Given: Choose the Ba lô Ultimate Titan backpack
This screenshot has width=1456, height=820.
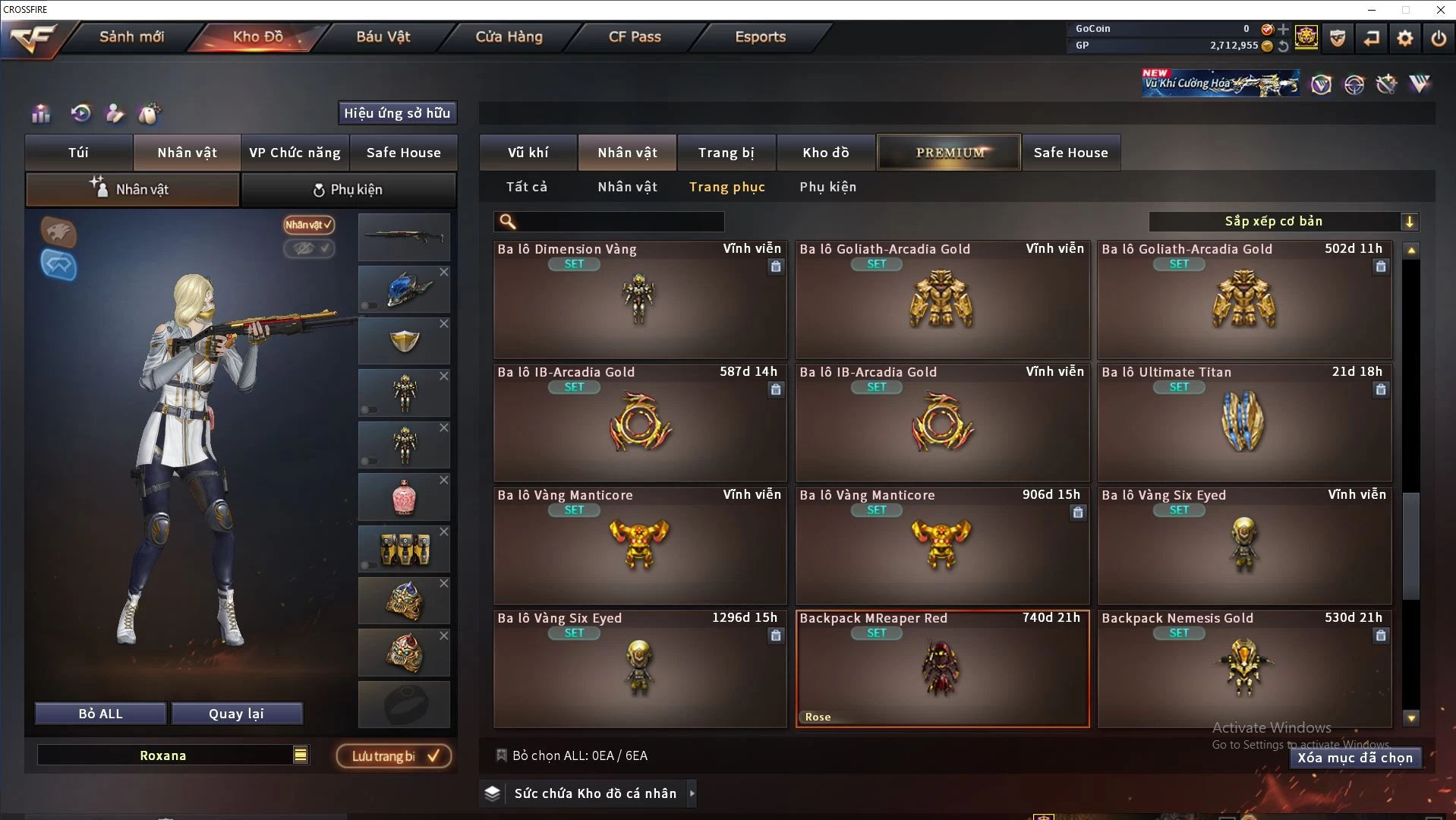Looking at the screenshot, I should (1243, 423).
